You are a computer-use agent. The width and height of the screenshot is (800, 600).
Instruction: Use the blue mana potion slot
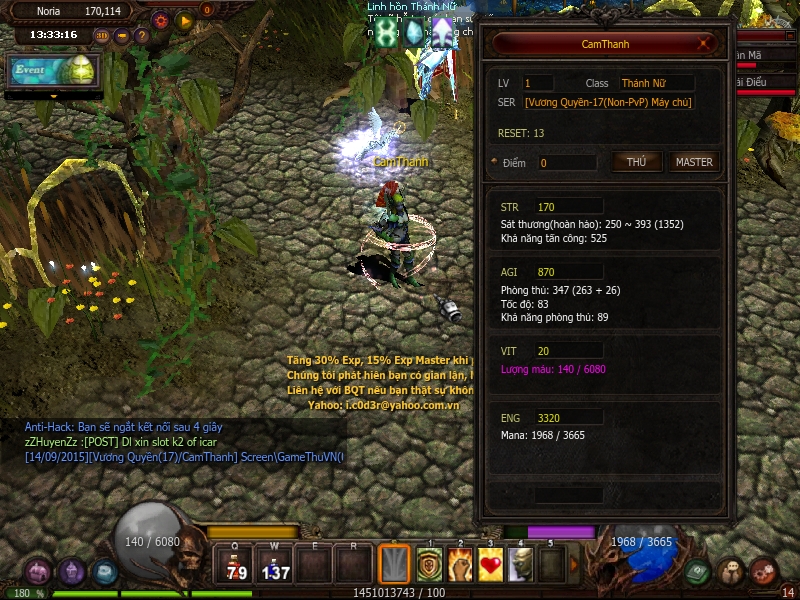[x=275, y=566]
